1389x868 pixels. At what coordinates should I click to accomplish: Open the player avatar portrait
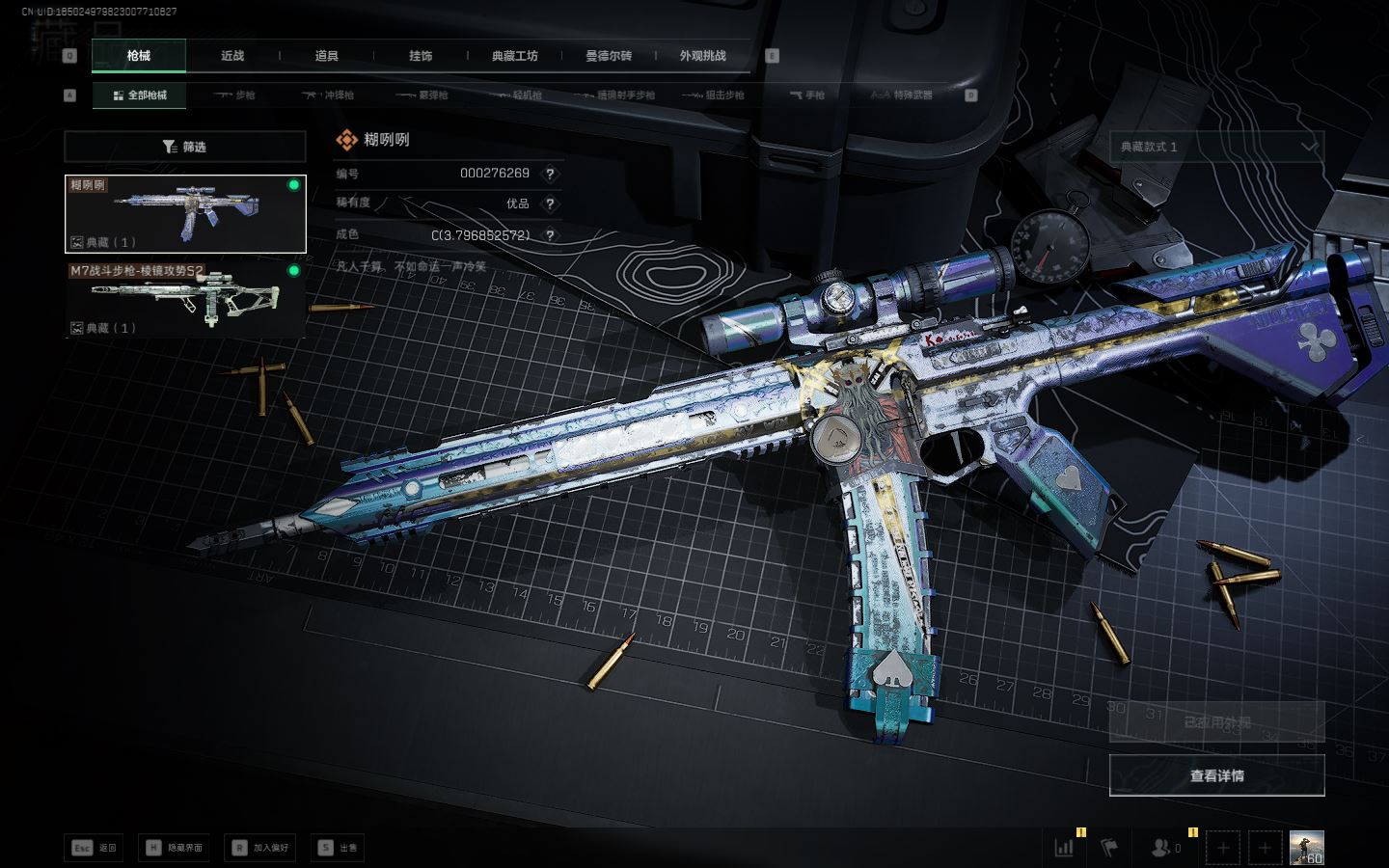tap(1306, 848)
